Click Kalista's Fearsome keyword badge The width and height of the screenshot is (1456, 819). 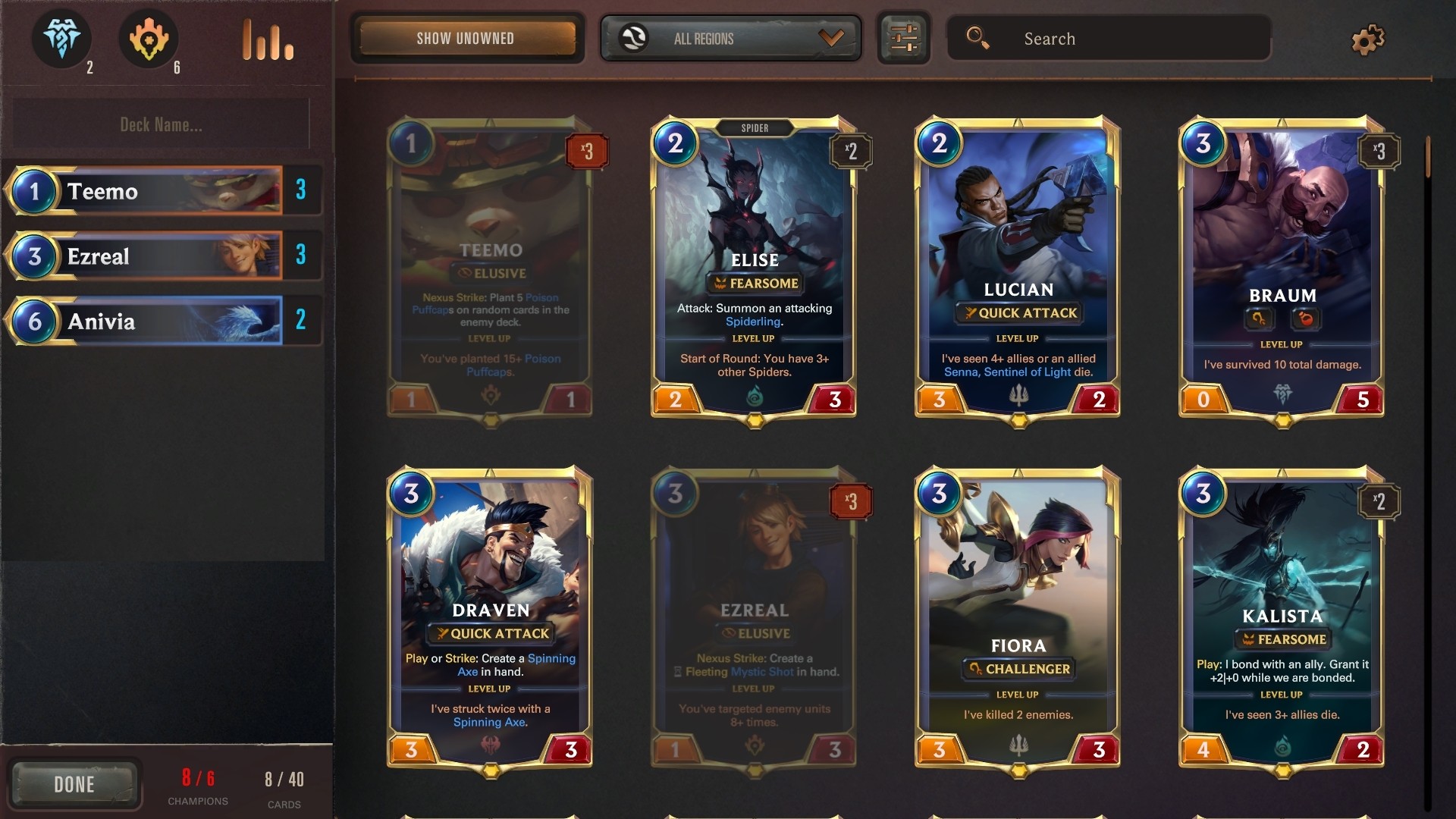point(1282,639)
